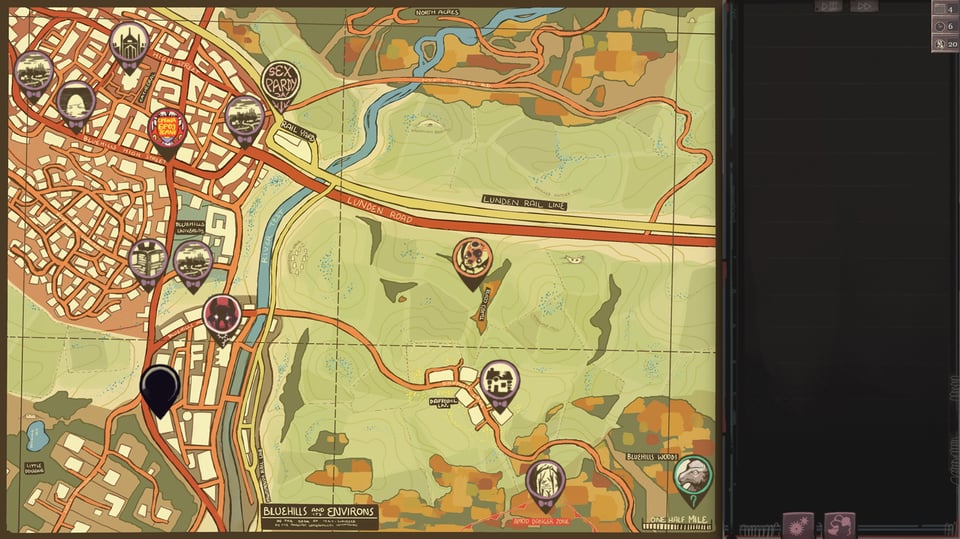
Task: Open the green question-mark marker in Bluehills Woods
Action: (692, 476)
